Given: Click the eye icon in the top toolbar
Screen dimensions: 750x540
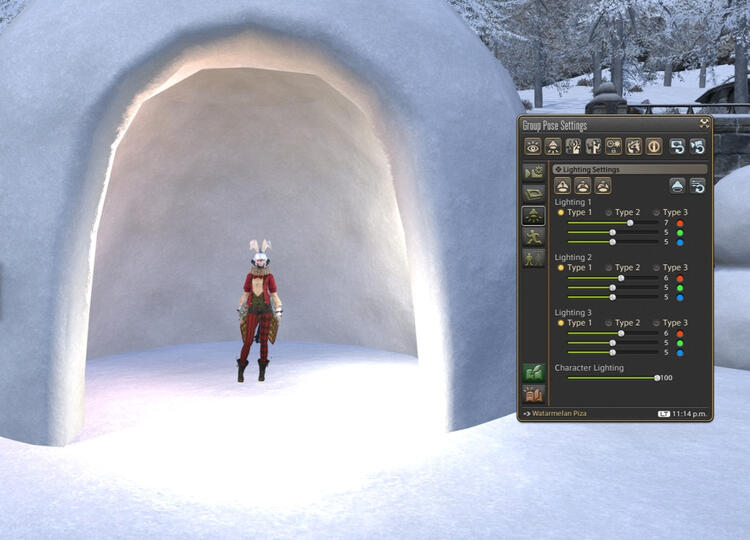Looking at the screenshot, I should [533, 146].
